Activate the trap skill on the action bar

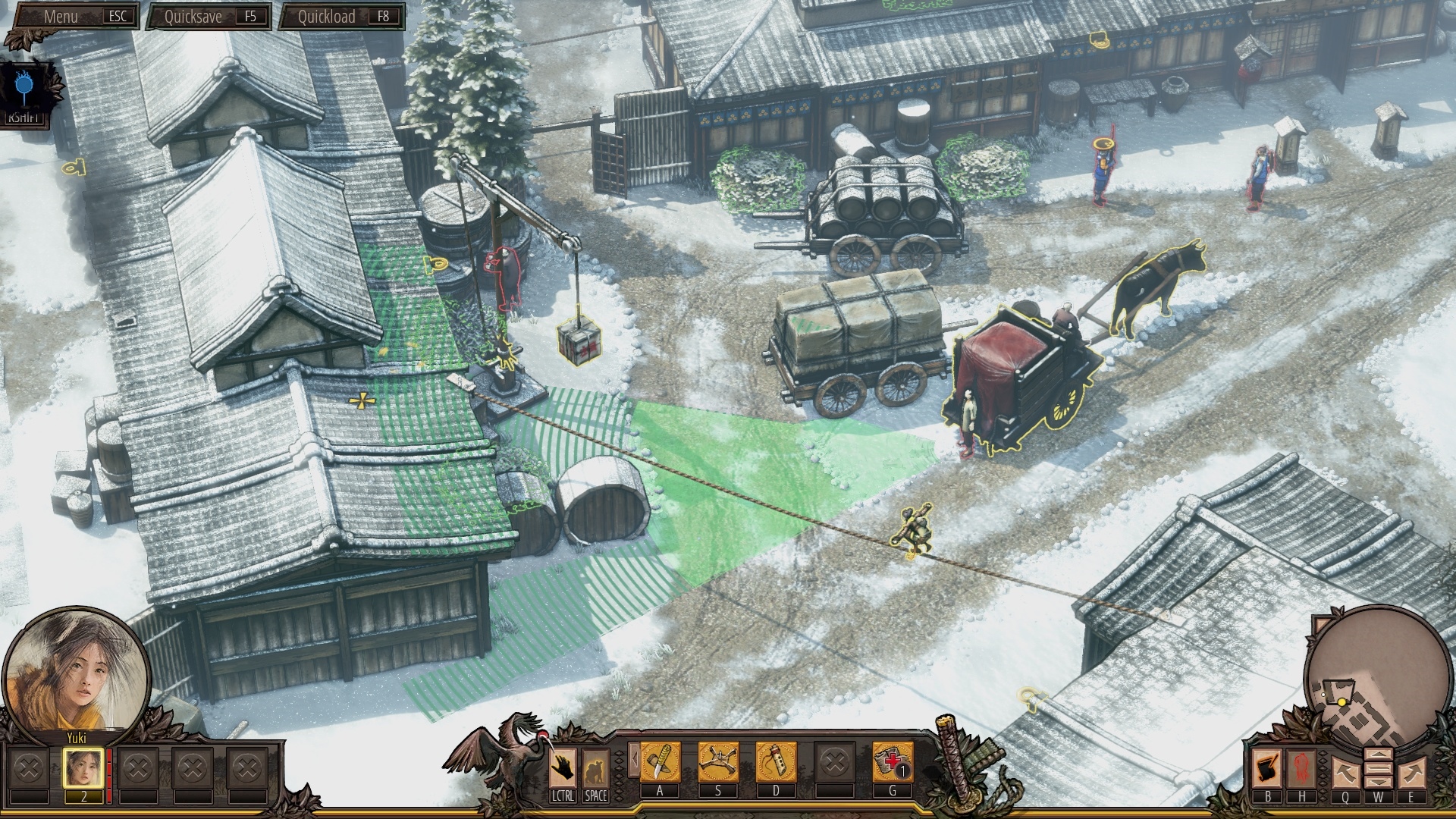pos(717,763)
